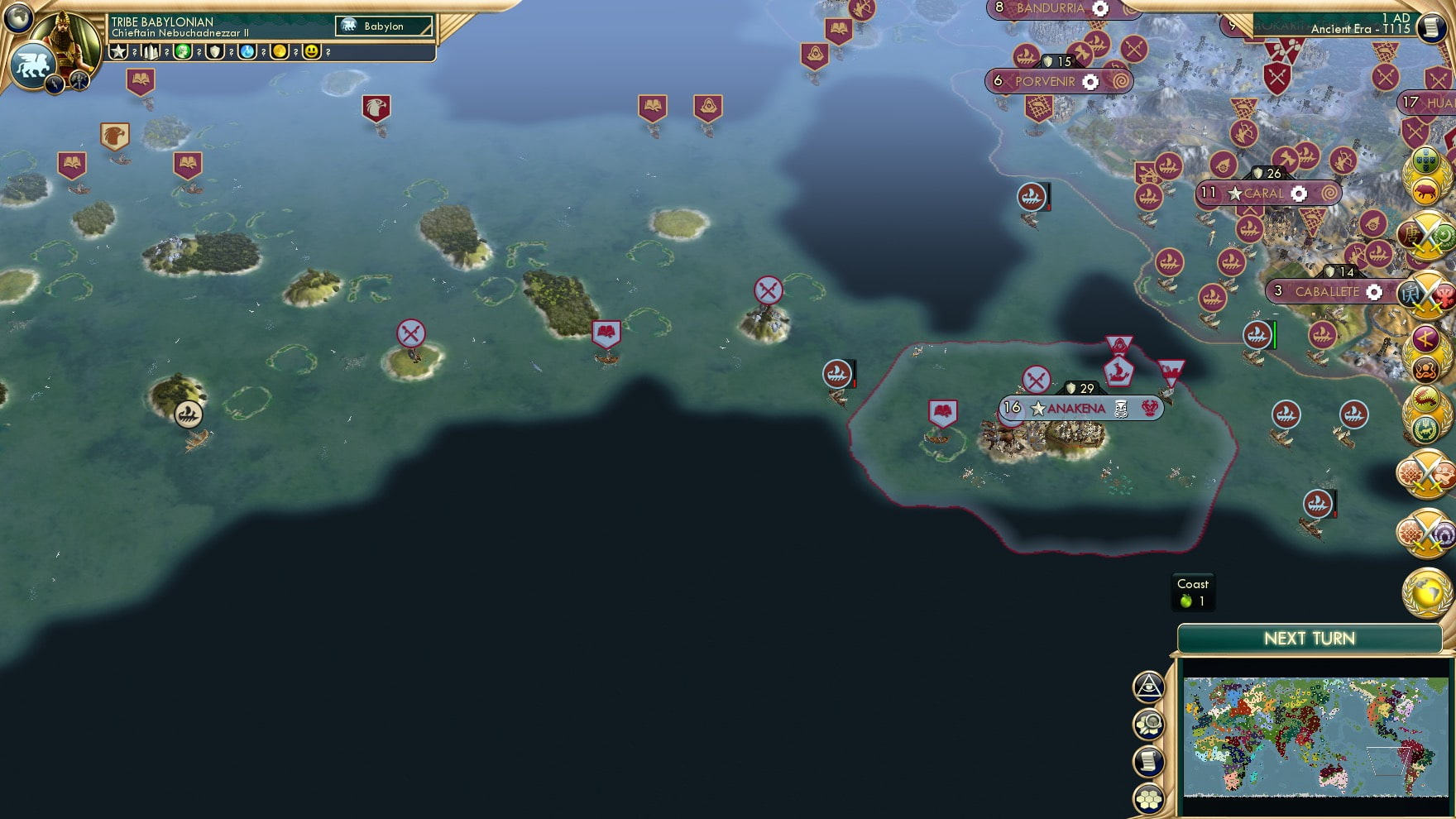Image resolution: width=1456 pixels, height=819 pixels.
Task: Open the Babylon city dropdown banner
Action: point(382,26)
